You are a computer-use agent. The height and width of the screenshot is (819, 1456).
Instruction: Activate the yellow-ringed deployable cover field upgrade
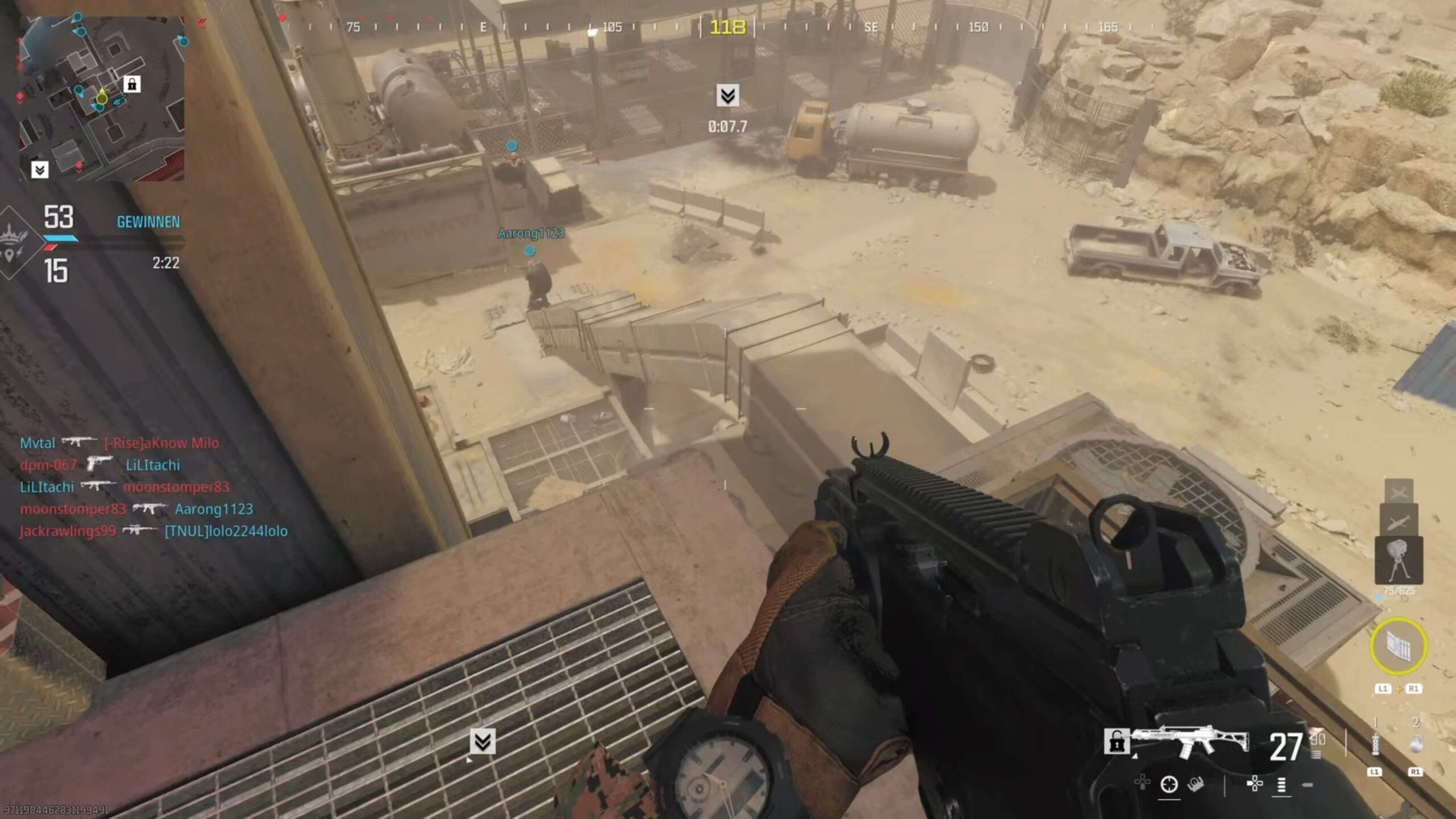[x=1398, y=646]
